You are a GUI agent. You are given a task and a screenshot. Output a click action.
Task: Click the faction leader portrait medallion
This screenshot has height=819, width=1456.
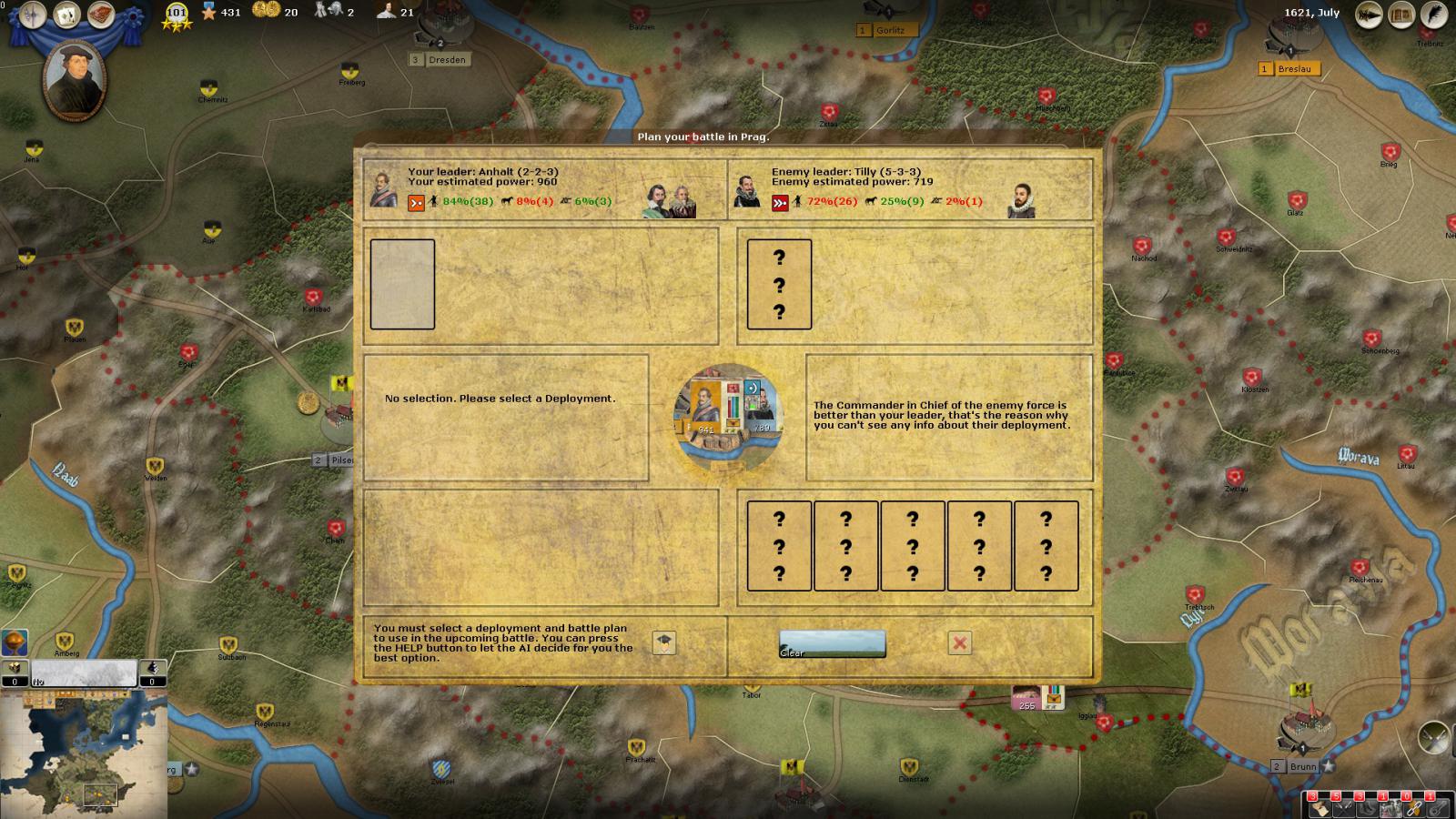(75, 80)
